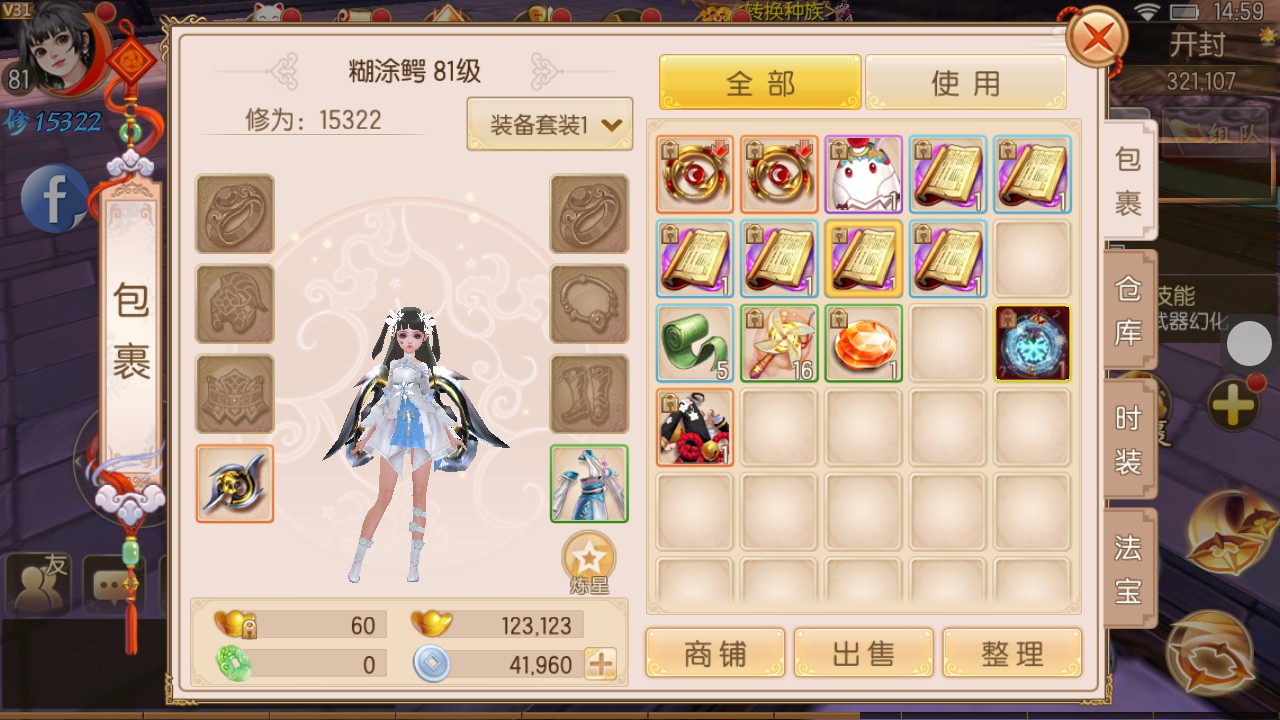Click the golden hammer item stack of 16
Screen dimensions: 1280x720
779,344
